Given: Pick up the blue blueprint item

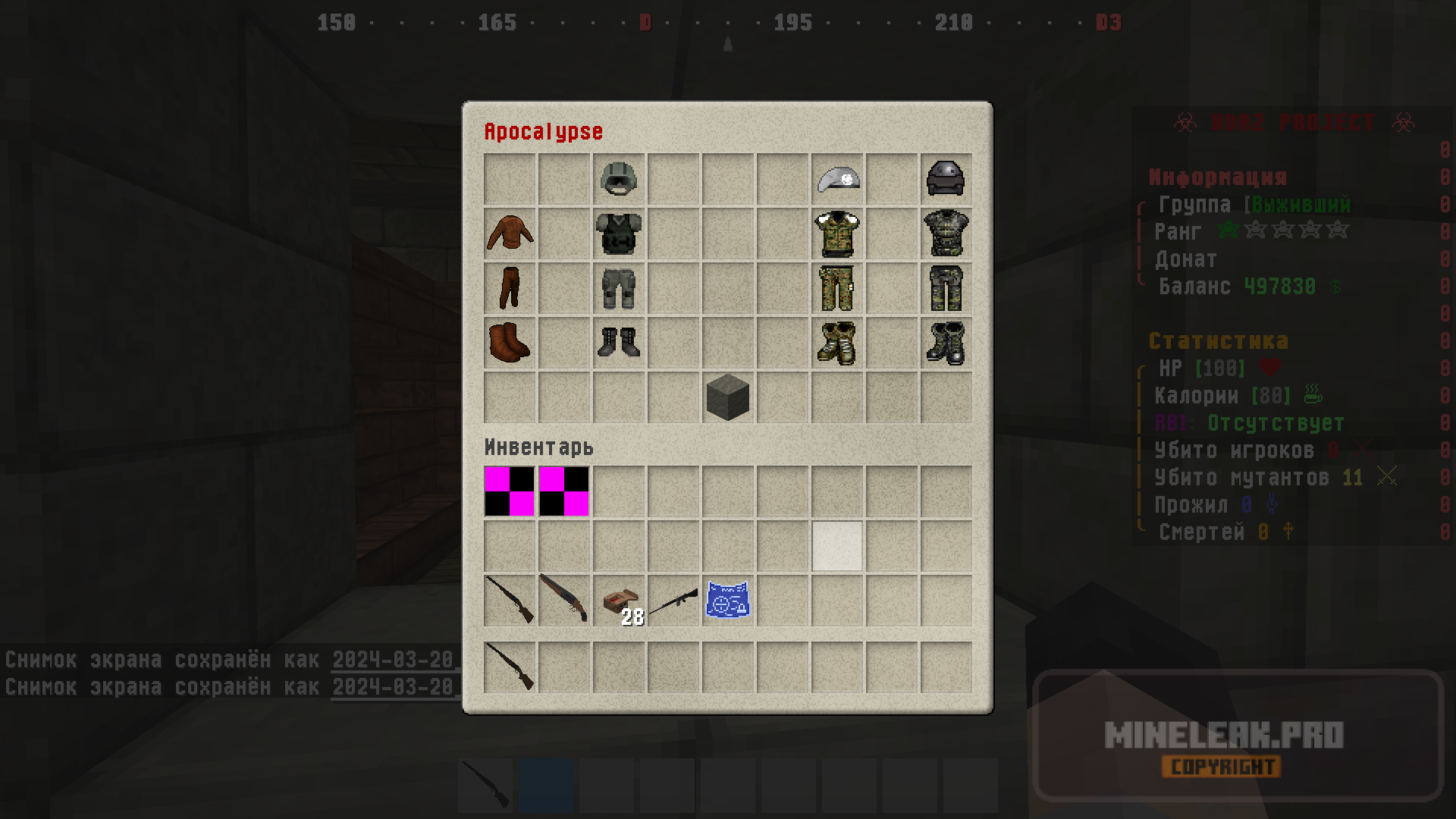Looking at the screenshot, I should coord(728,601).
